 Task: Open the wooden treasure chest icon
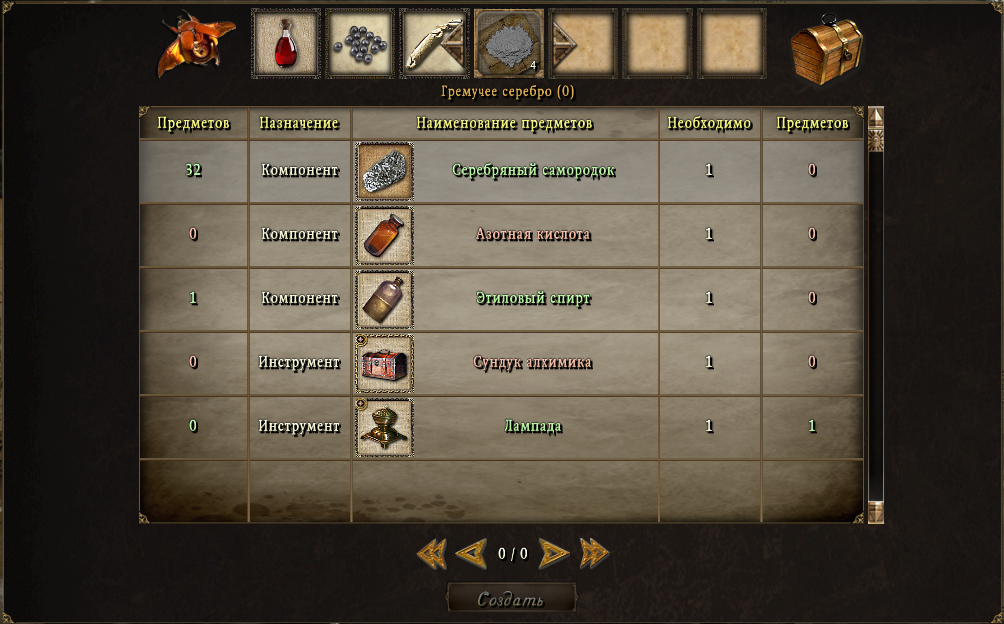point(826,47)
